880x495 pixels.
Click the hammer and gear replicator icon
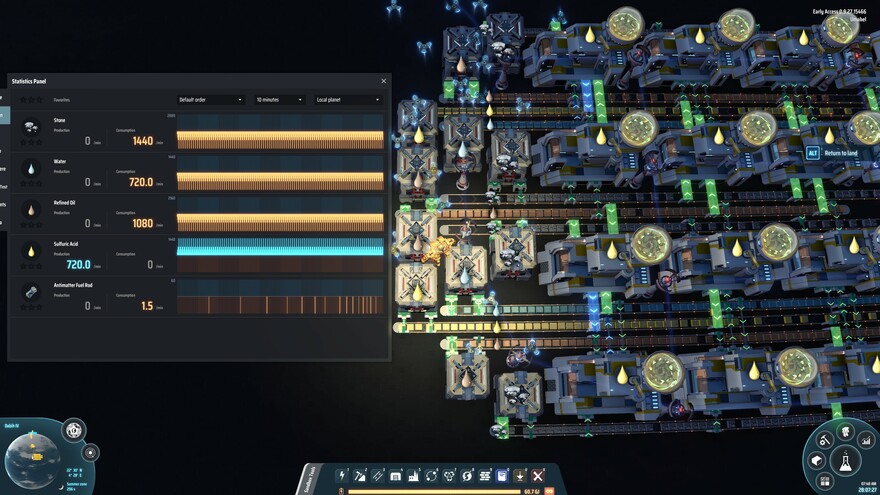pos(825,440)
